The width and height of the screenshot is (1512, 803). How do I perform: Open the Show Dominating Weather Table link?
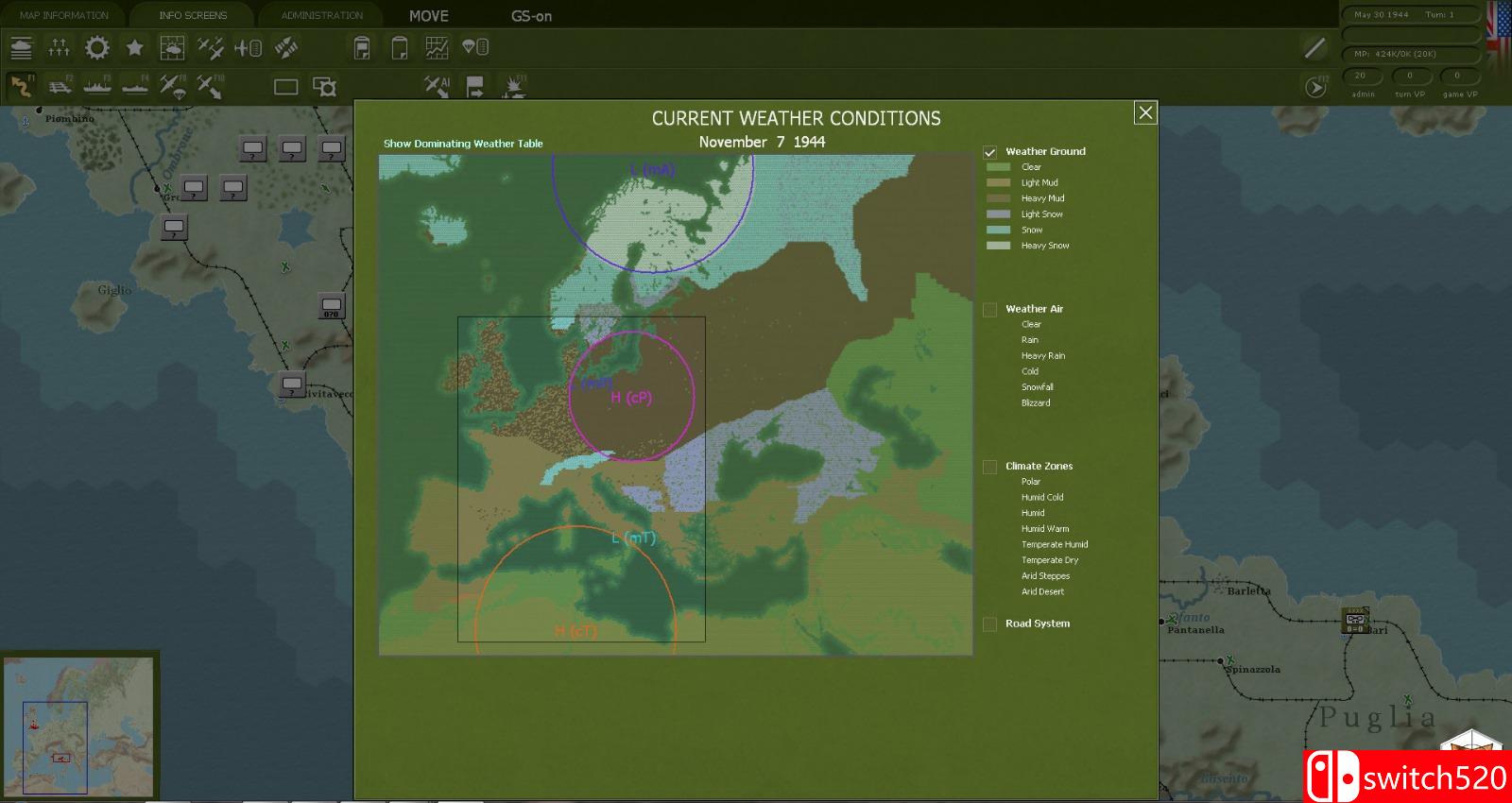tap(462, 143)
